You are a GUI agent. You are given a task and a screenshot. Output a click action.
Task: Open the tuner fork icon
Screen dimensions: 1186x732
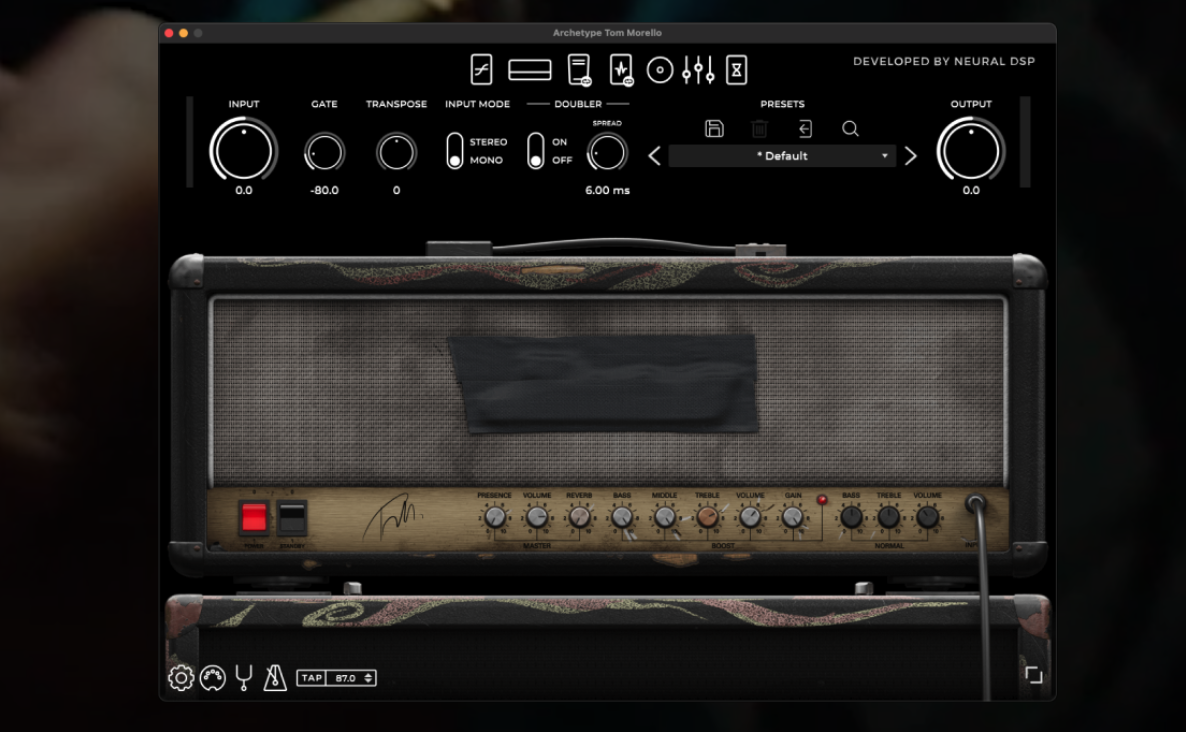click(x=243, y=678)
